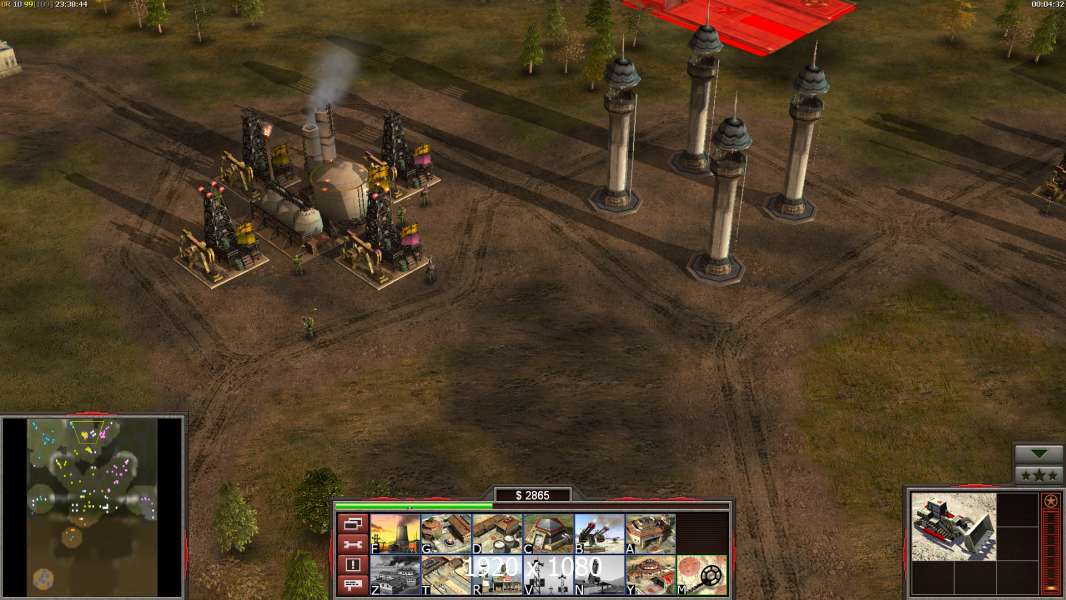1066x600 pixels.
Task: Choose the war factory icon labeled A
Action: (x=650, y=534)
